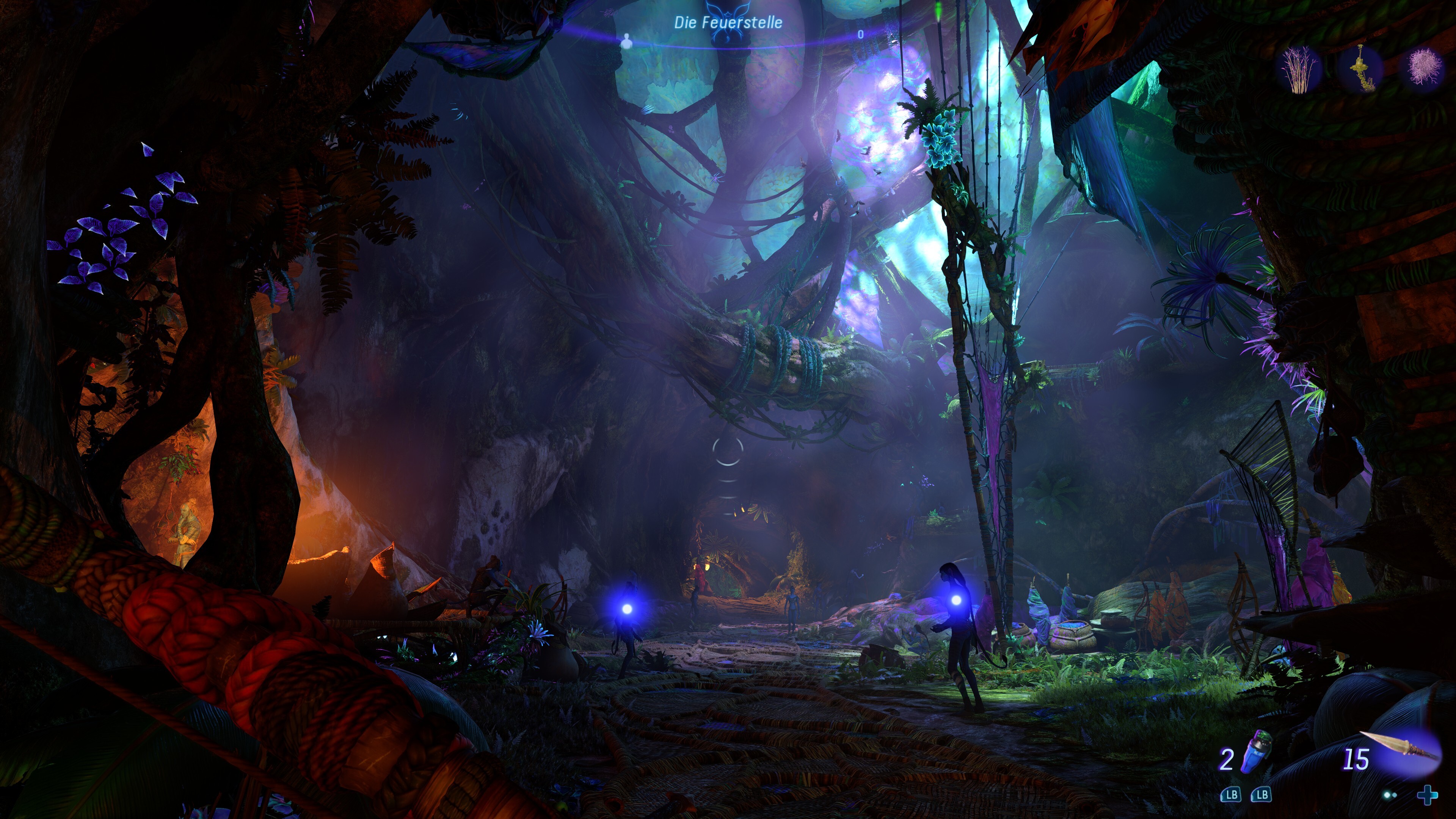Image resolution: width=1456 pixels, height=819 pixels.
Task: Click the teal plus cross icon
Action: pyautogui.click(x=1427, y=795)
